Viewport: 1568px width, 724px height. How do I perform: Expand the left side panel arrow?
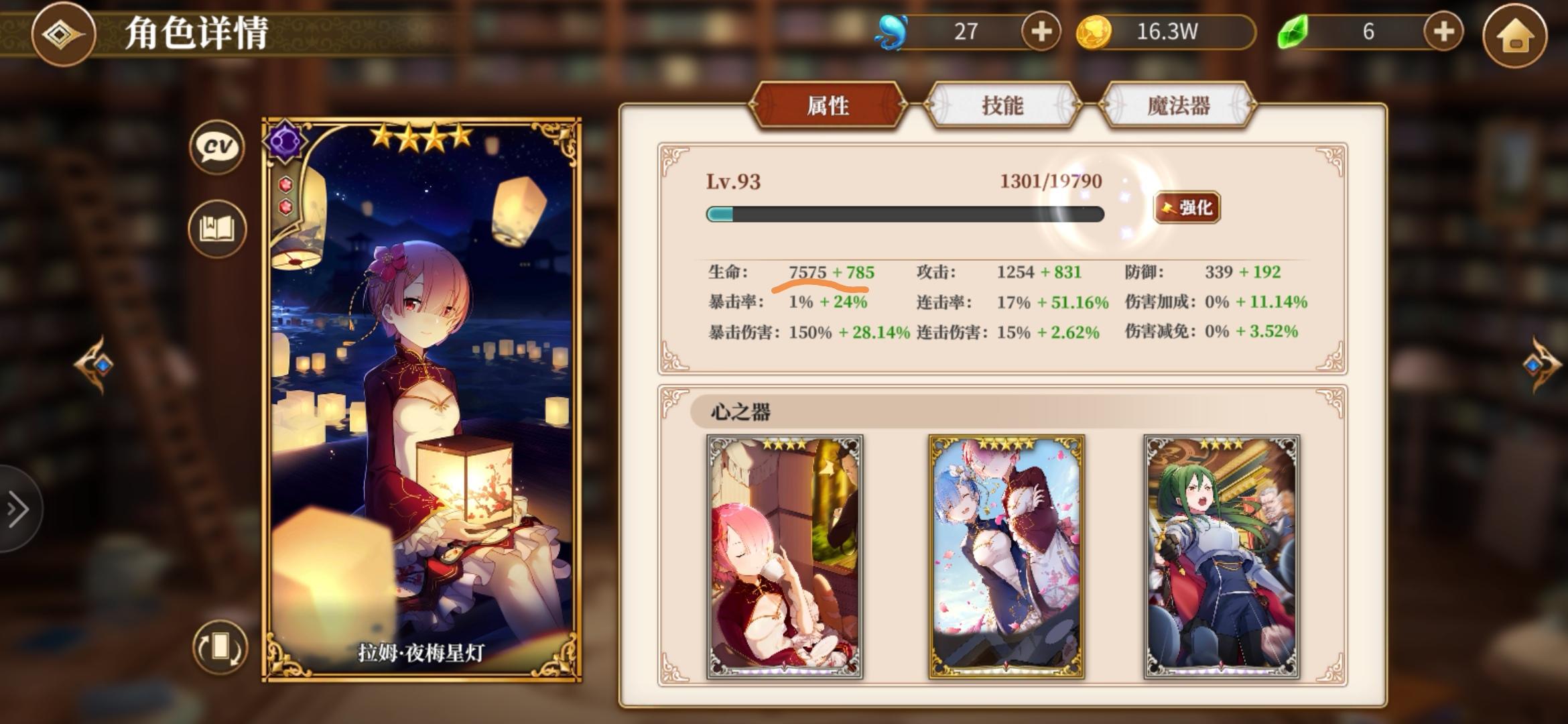tap(17, 507)
